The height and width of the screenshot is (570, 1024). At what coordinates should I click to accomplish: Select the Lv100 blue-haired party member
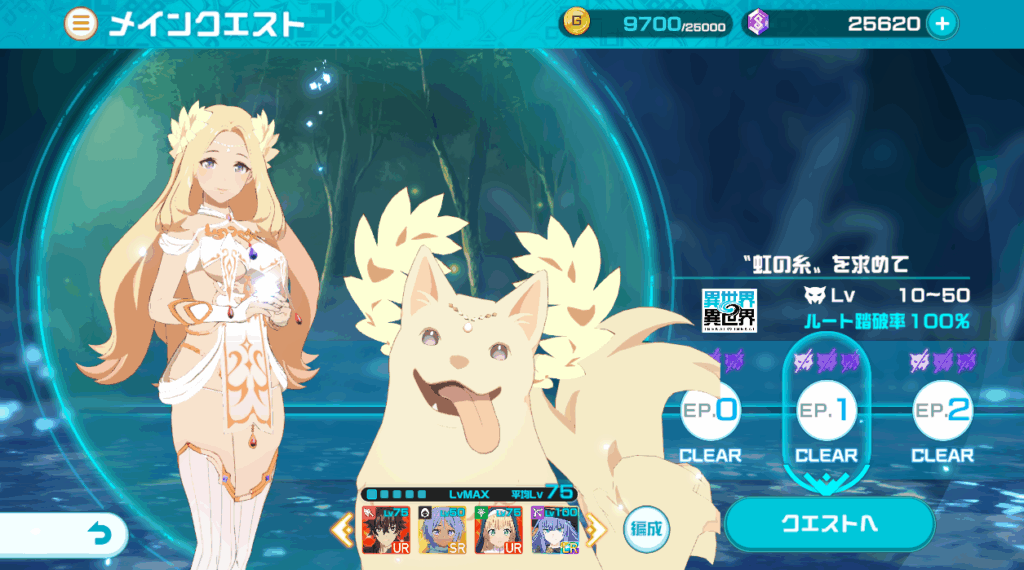pos(555,530)
